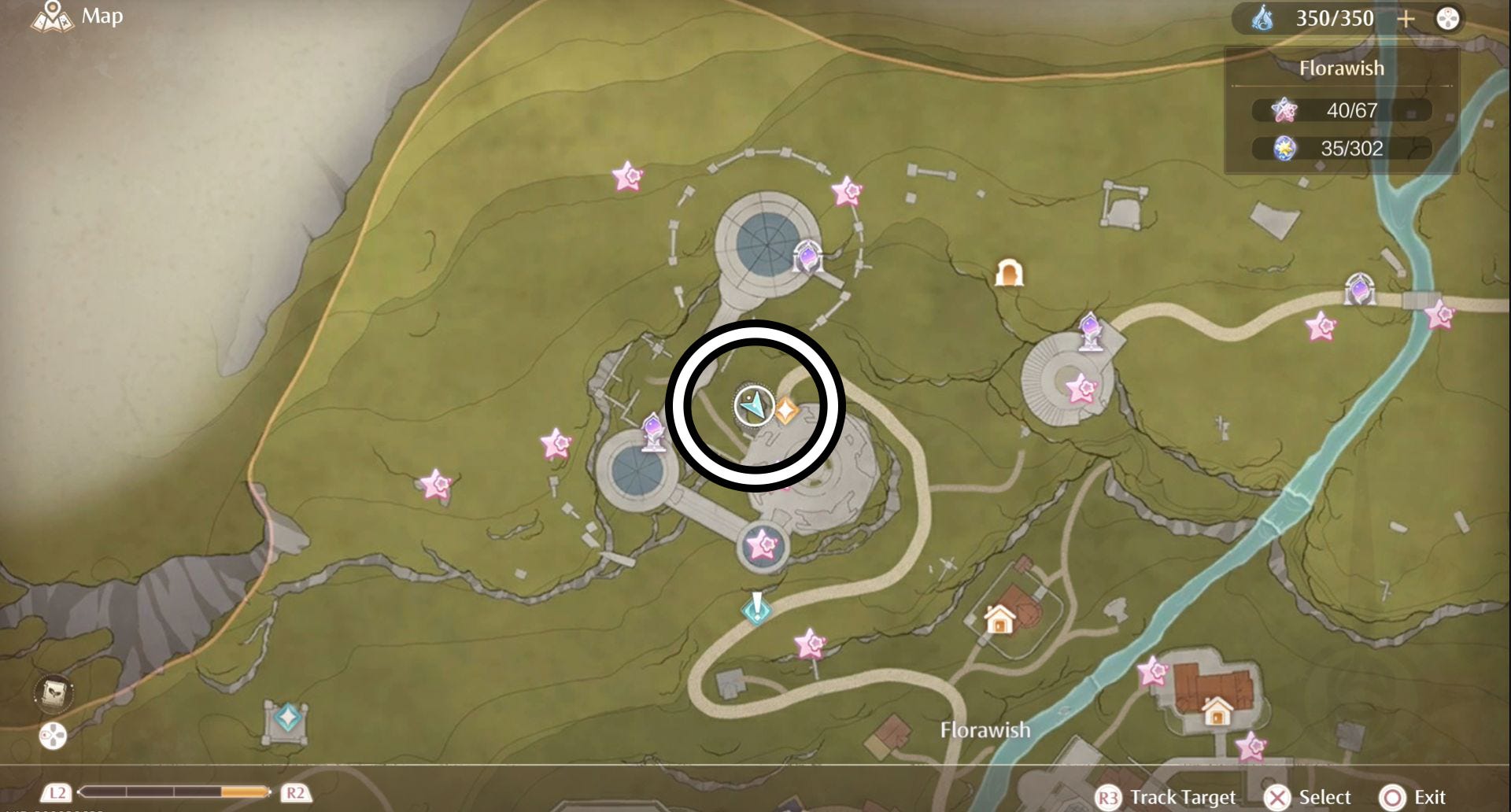The image size is (1511, 812).
Task: Select the house marker on the orange-roofed building
Action: click(x=1217, y=712)
